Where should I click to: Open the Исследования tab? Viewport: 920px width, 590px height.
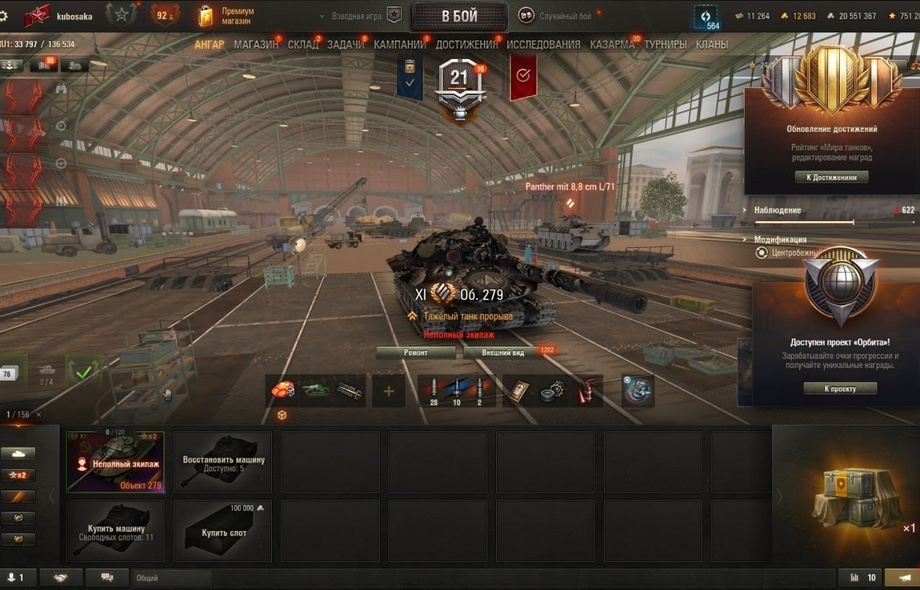(543, 45)
